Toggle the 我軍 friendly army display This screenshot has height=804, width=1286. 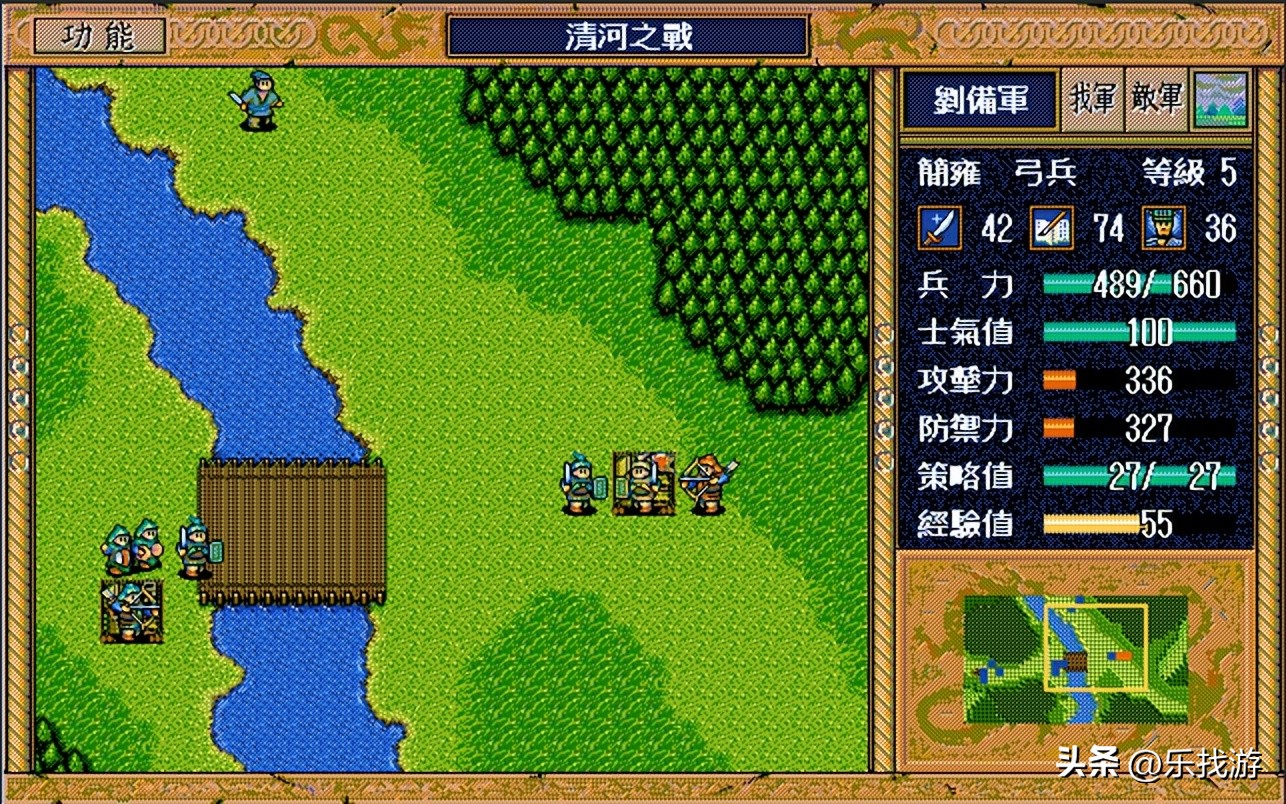1095,100
